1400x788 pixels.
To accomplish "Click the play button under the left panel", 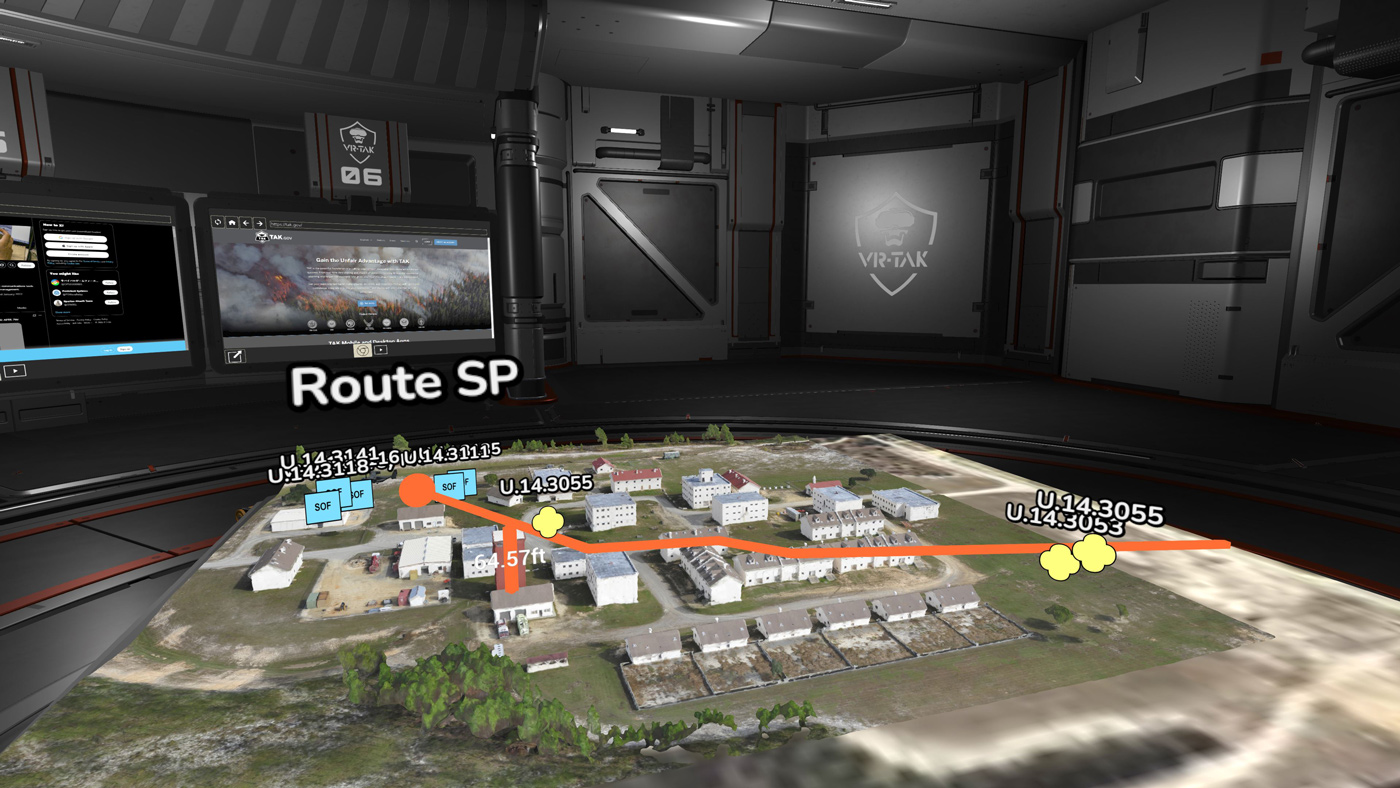I will pyautogui.click(x=15, y=371).
